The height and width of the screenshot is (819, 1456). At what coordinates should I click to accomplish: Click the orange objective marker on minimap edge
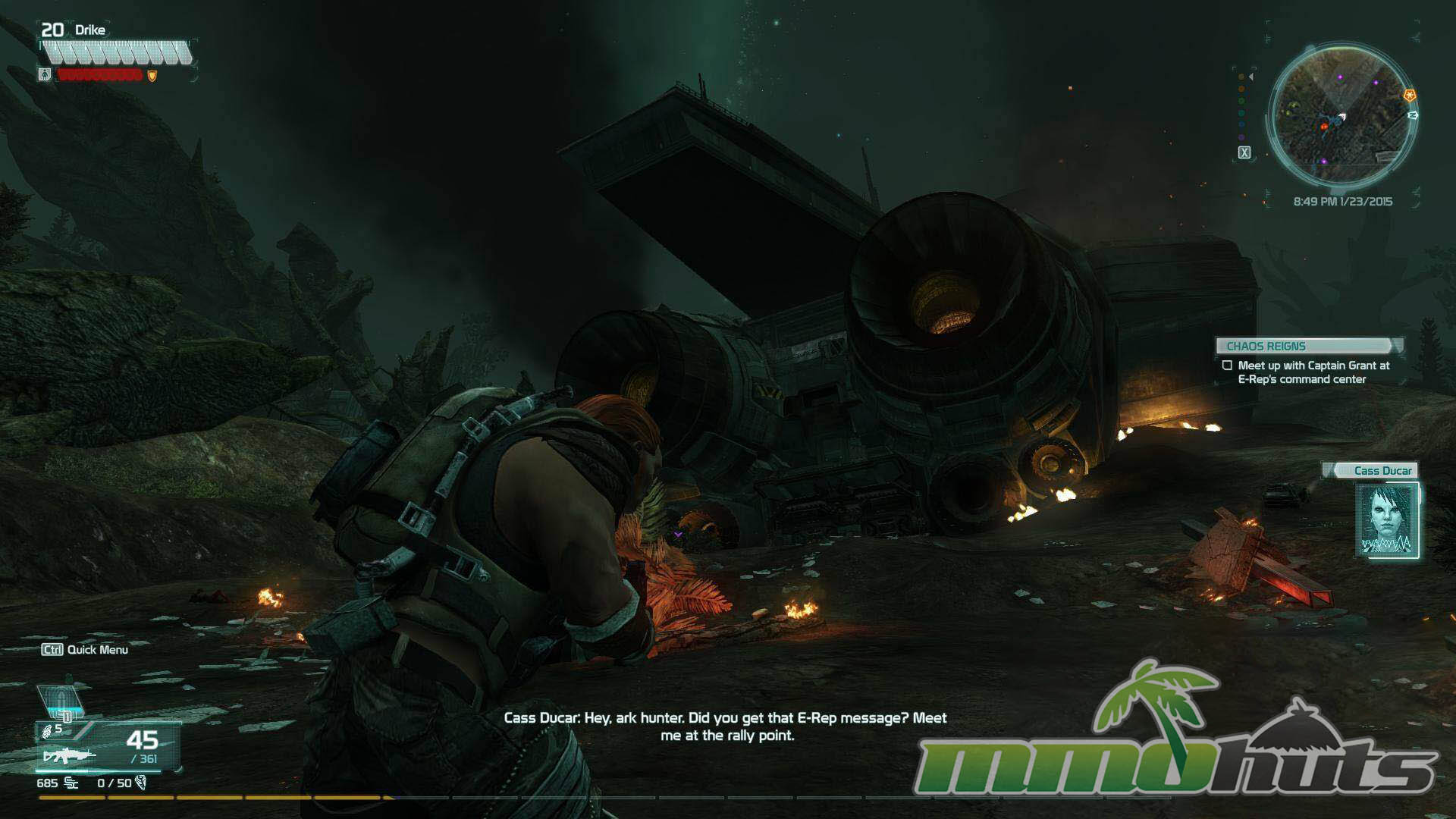pos(1409,96)
